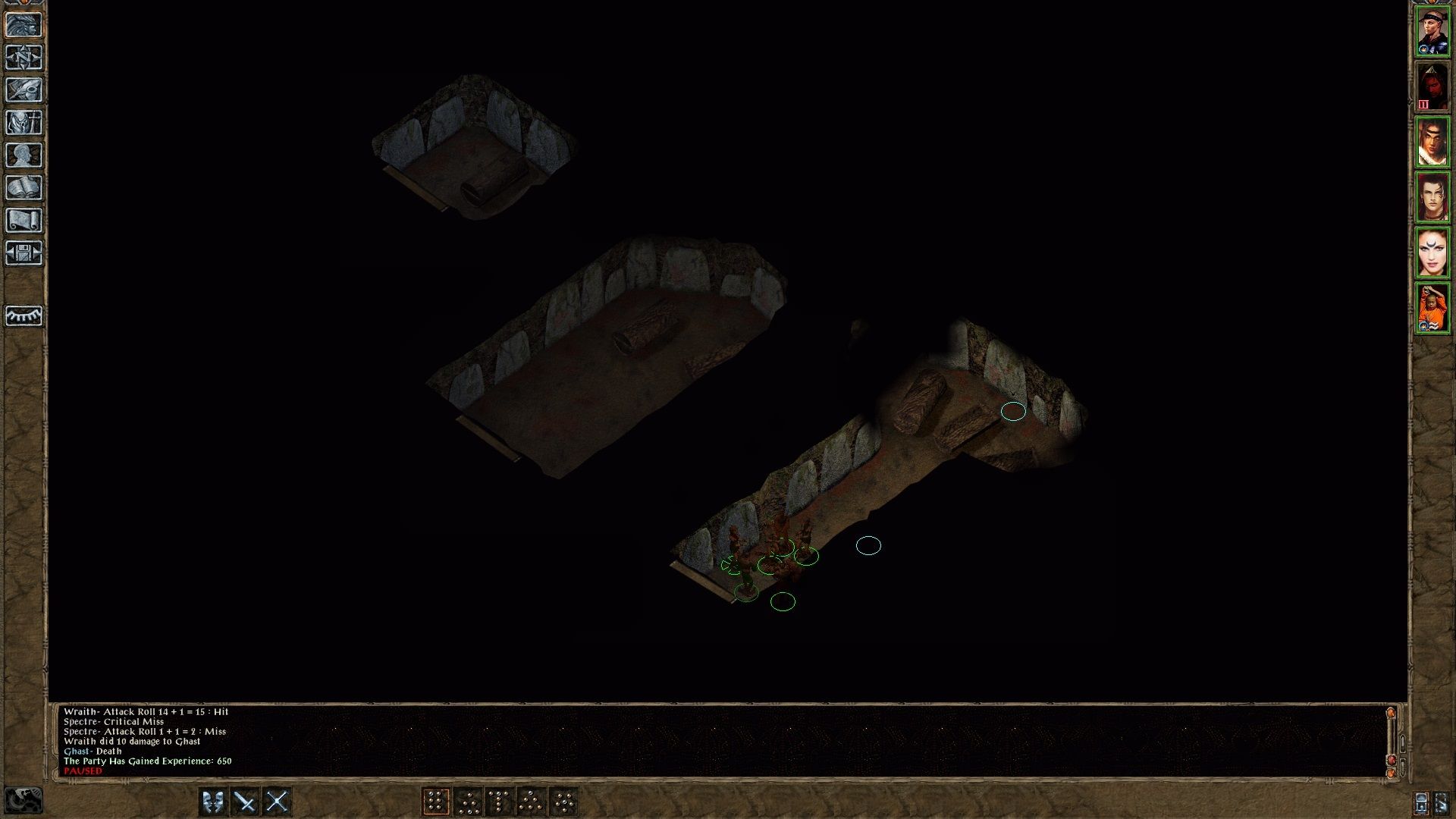Return to game view via top sidebar icon

(x=25, y=25)
